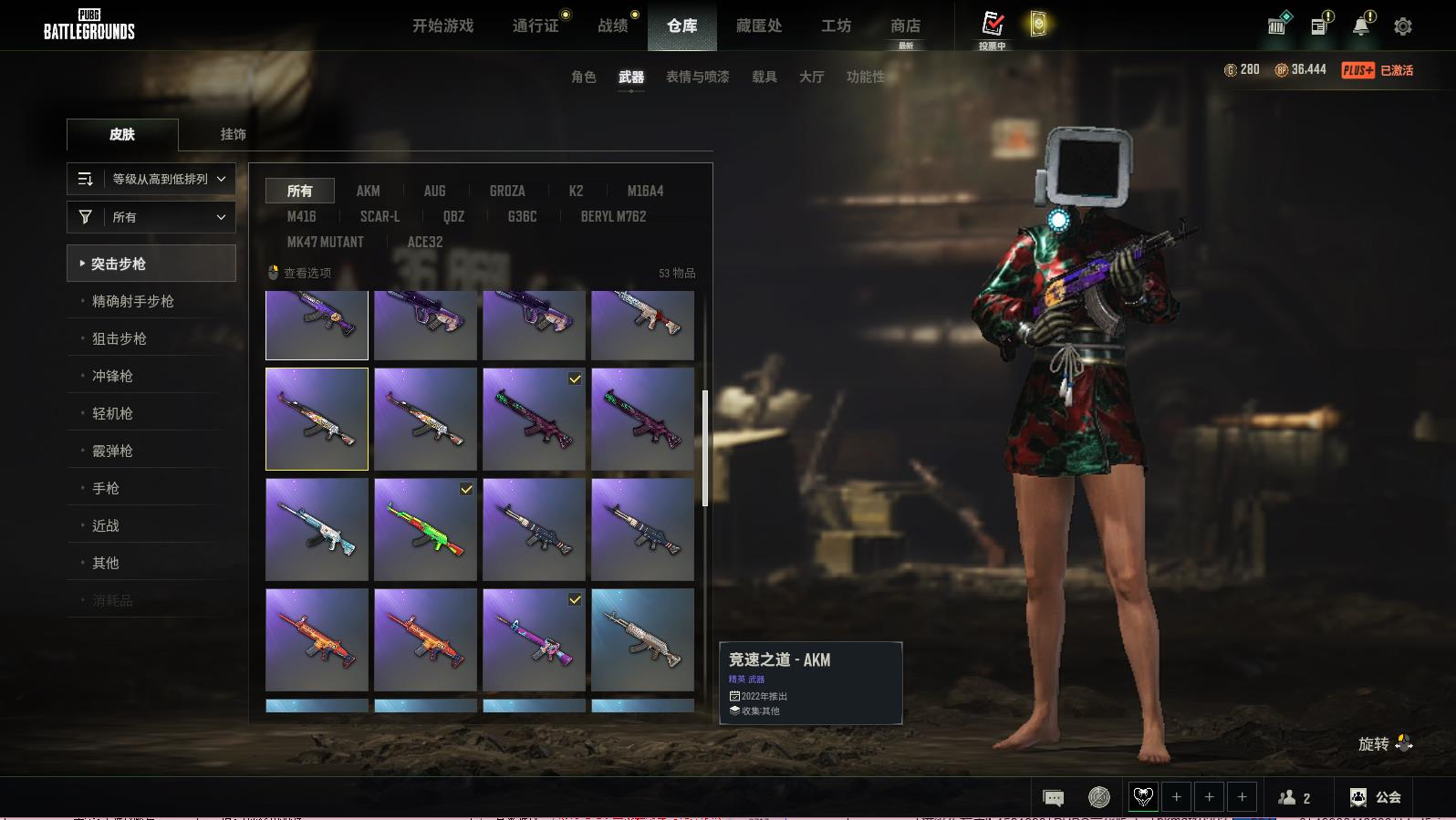This screenshot has height=820, width=1456.
Task: Select the 手枪 pistol category
Action: (105, 488)
